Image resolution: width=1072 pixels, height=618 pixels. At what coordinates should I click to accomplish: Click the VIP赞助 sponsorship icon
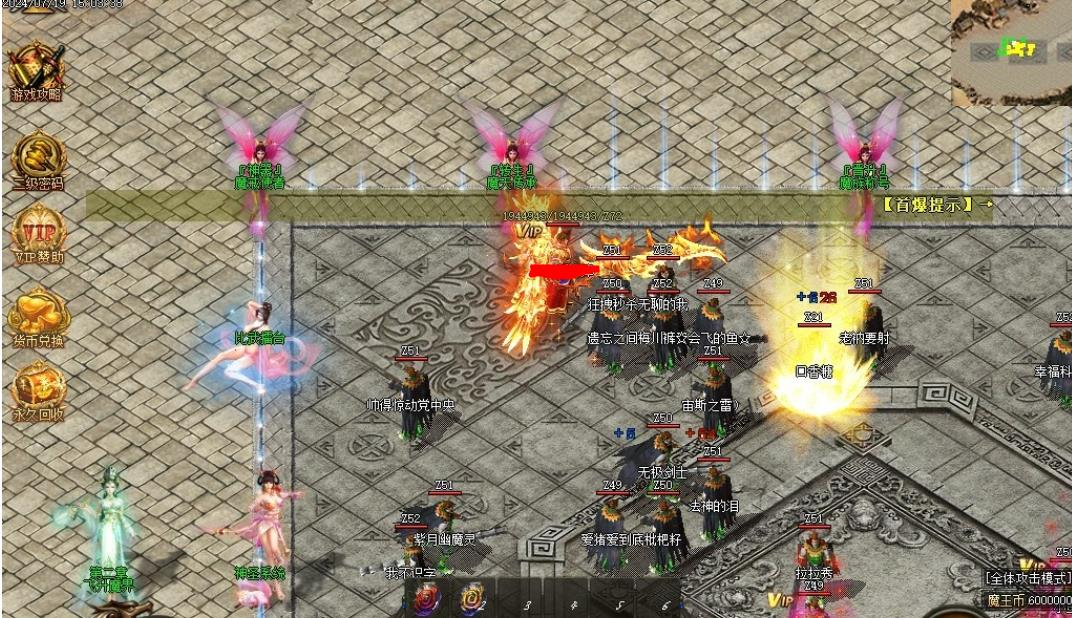coord(38,234)
